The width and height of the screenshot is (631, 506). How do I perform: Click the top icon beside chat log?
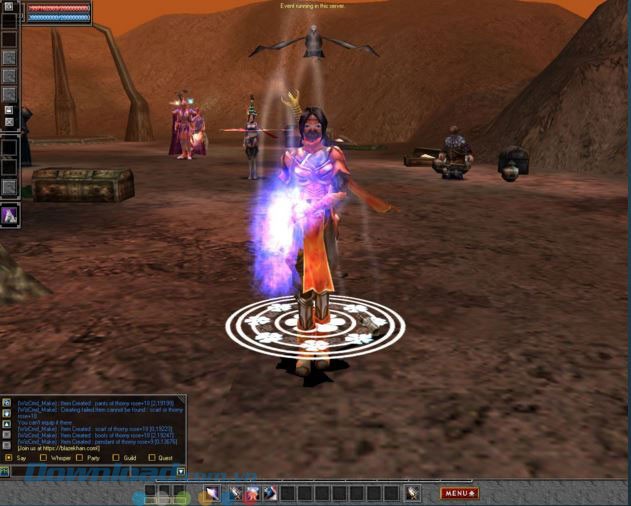click(7, 402)
